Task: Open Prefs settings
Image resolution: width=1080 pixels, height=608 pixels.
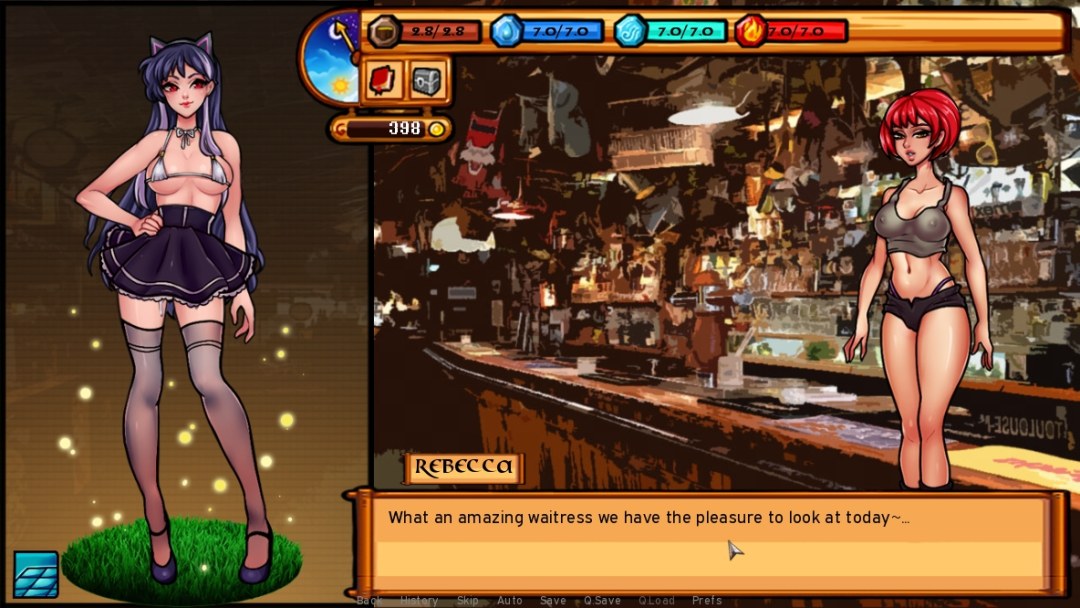Action: pyautogui.click(x=707, y=601)
